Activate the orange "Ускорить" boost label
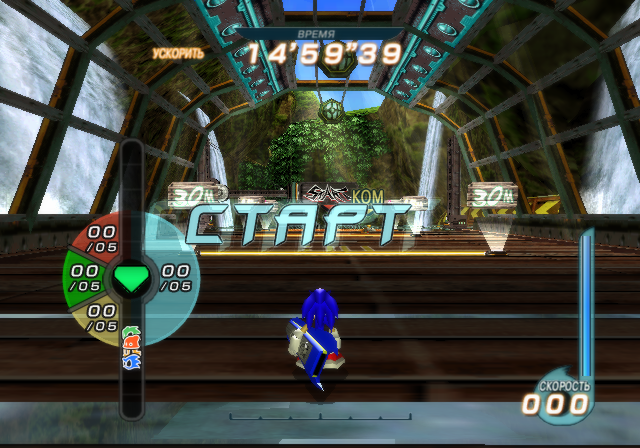Screen dimensions: 640x448 pos(178,52)
